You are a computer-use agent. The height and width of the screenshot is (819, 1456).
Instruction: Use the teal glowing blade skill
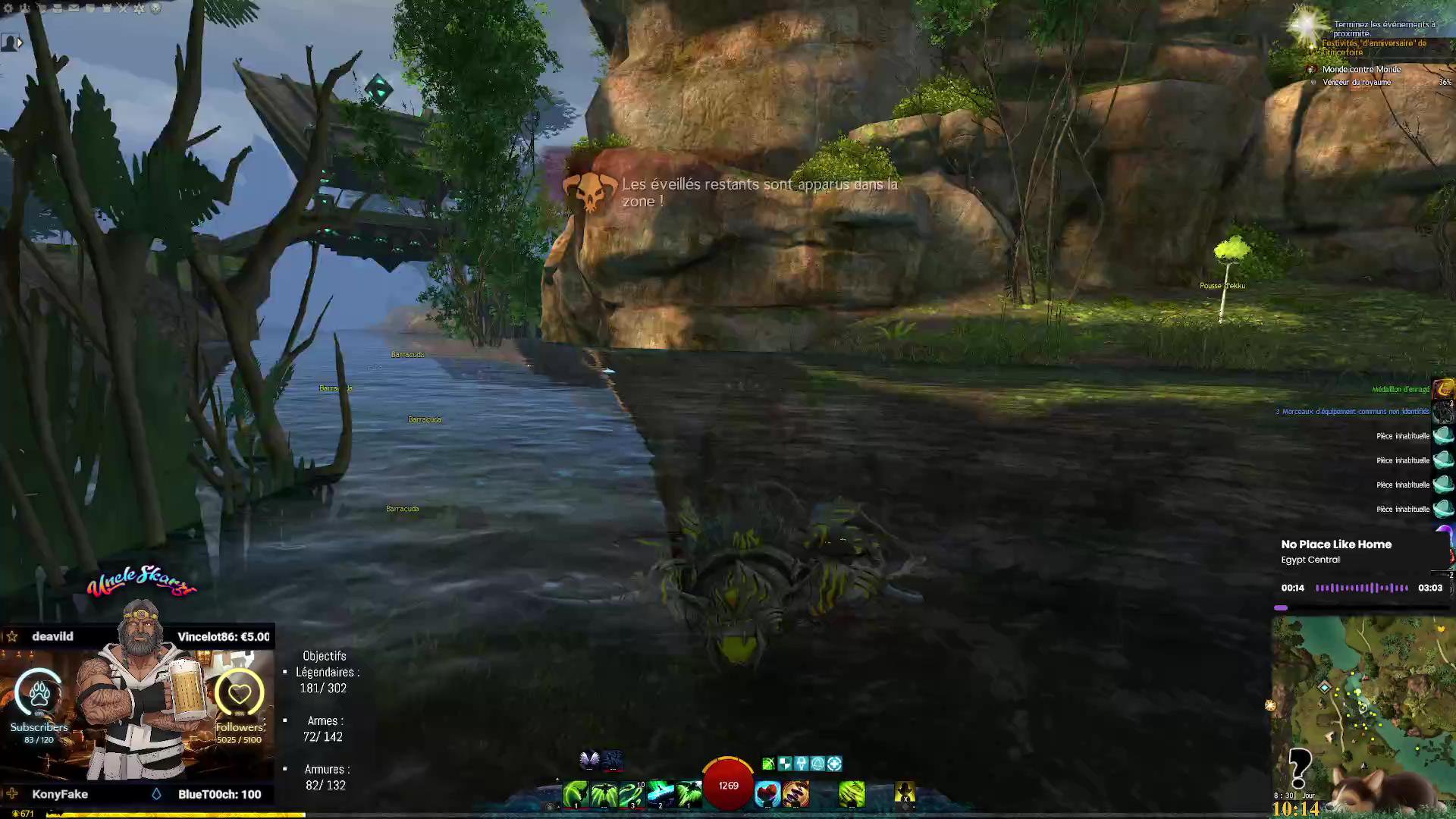tap(661, 794)
